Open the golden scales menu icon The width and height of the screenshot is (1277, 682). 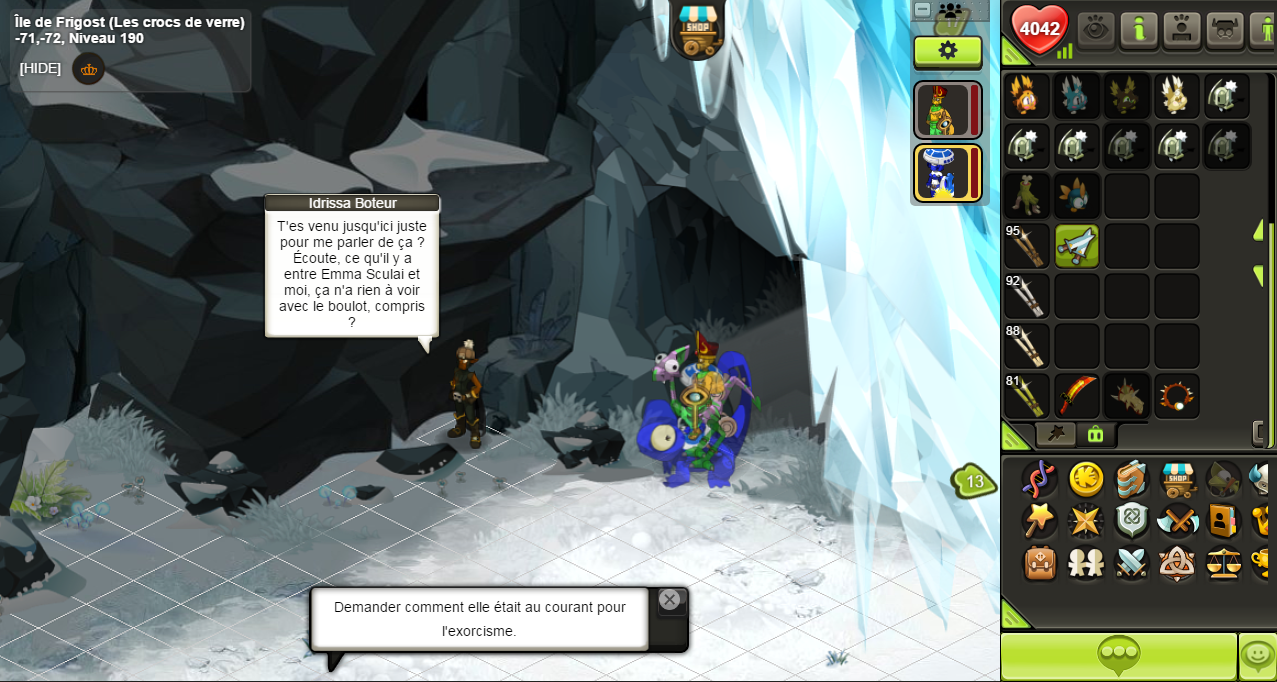pos(1224,563)
